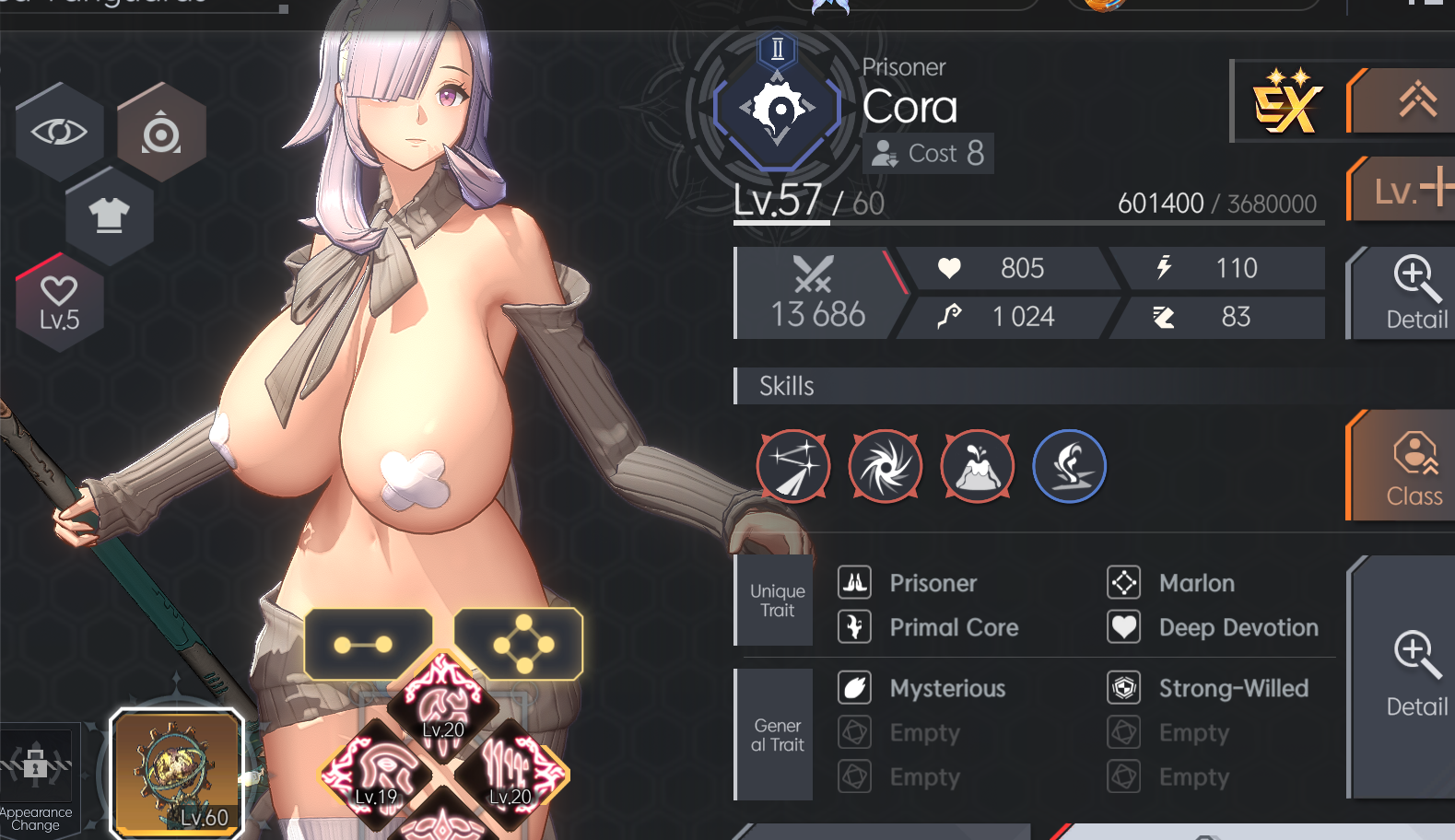View the Mysterious general trait

click(x=946, y=688)
